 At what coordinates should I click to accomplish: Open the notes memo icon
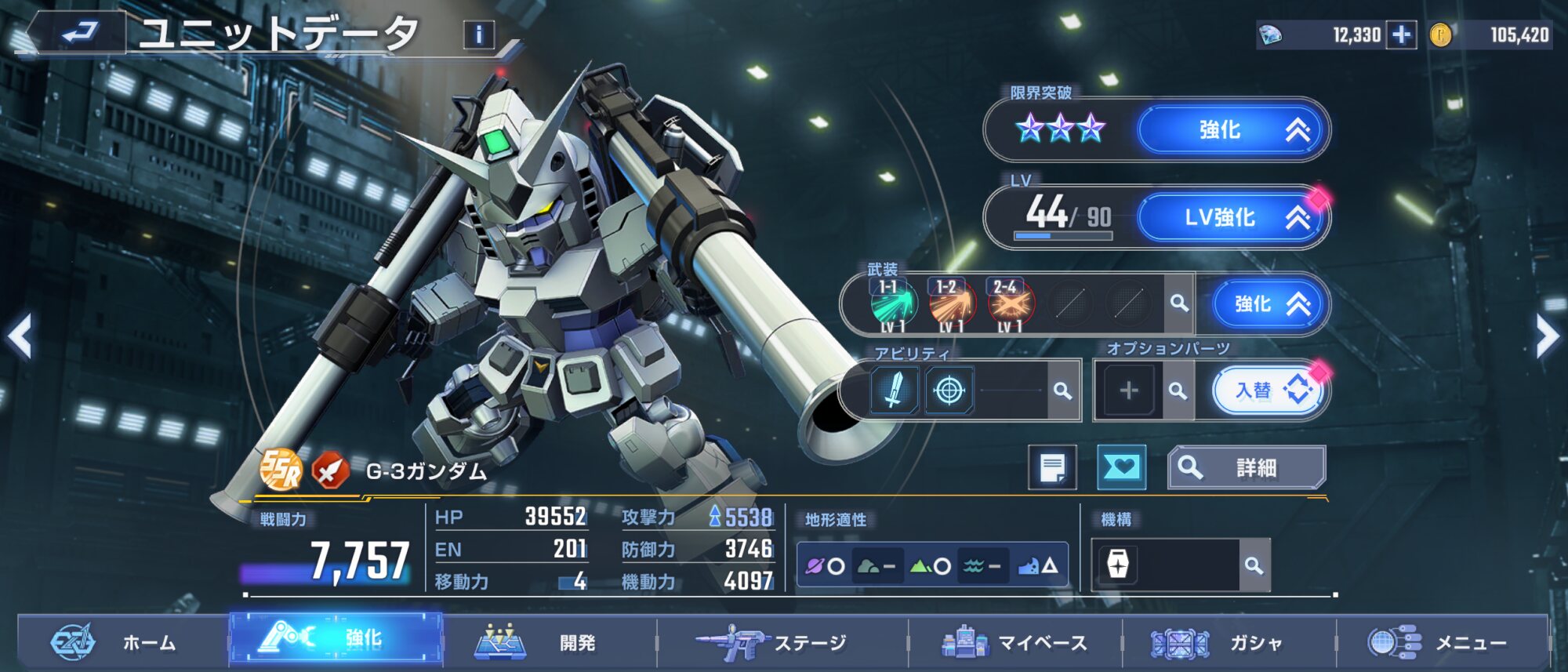point(1052,467)
